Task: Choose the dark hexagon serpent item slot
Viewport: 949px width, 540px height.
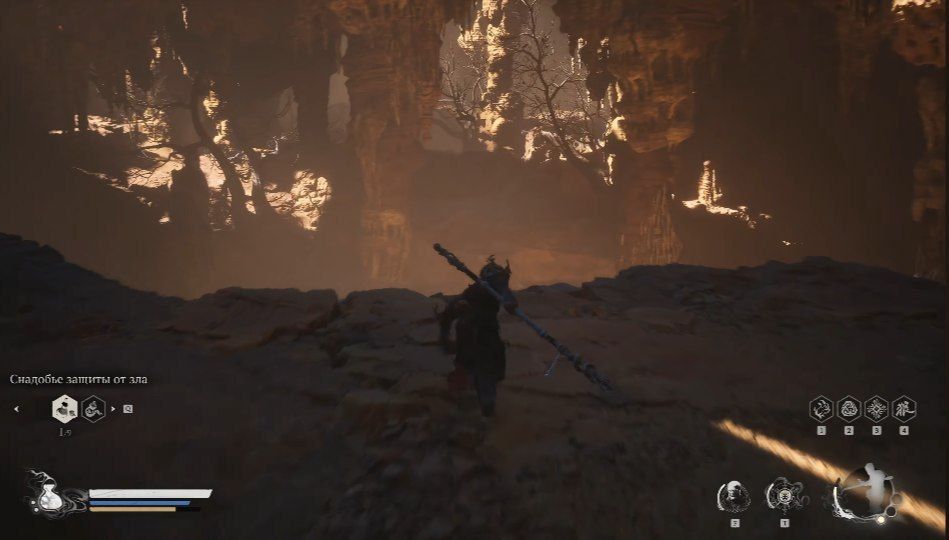Action: pos(94,408)
